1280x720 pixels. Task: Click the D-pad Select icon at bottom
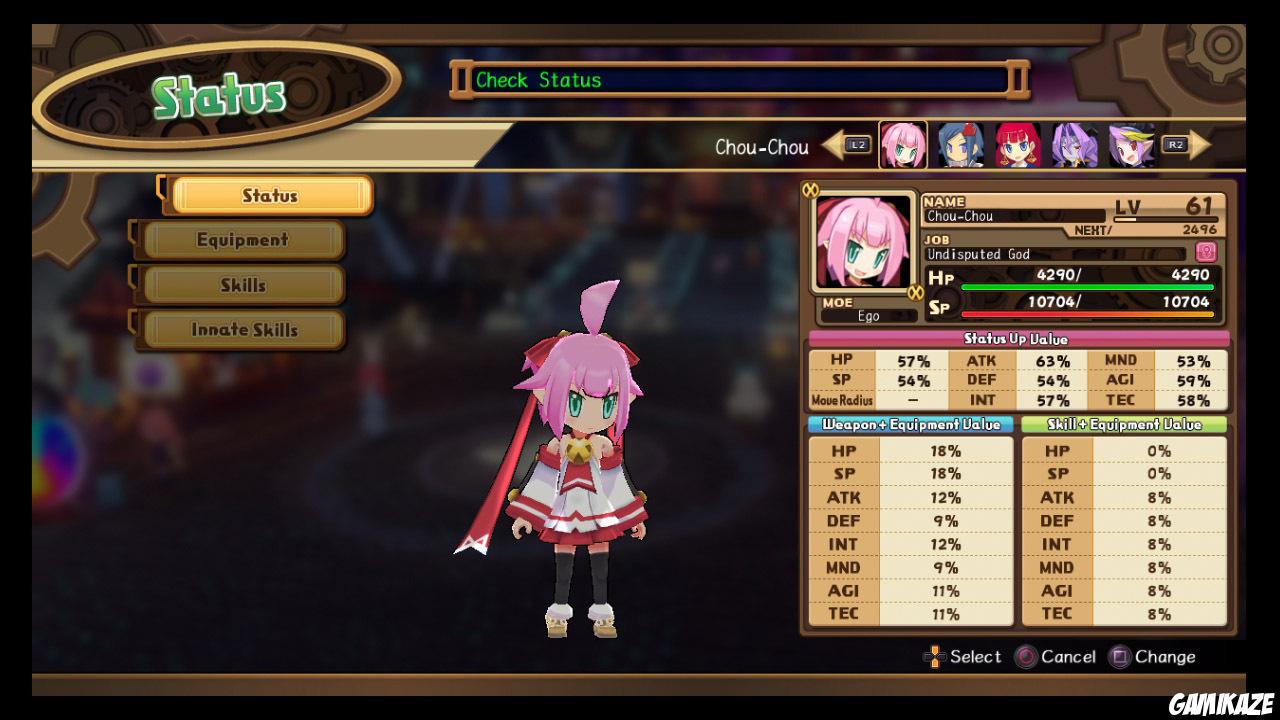936,657
